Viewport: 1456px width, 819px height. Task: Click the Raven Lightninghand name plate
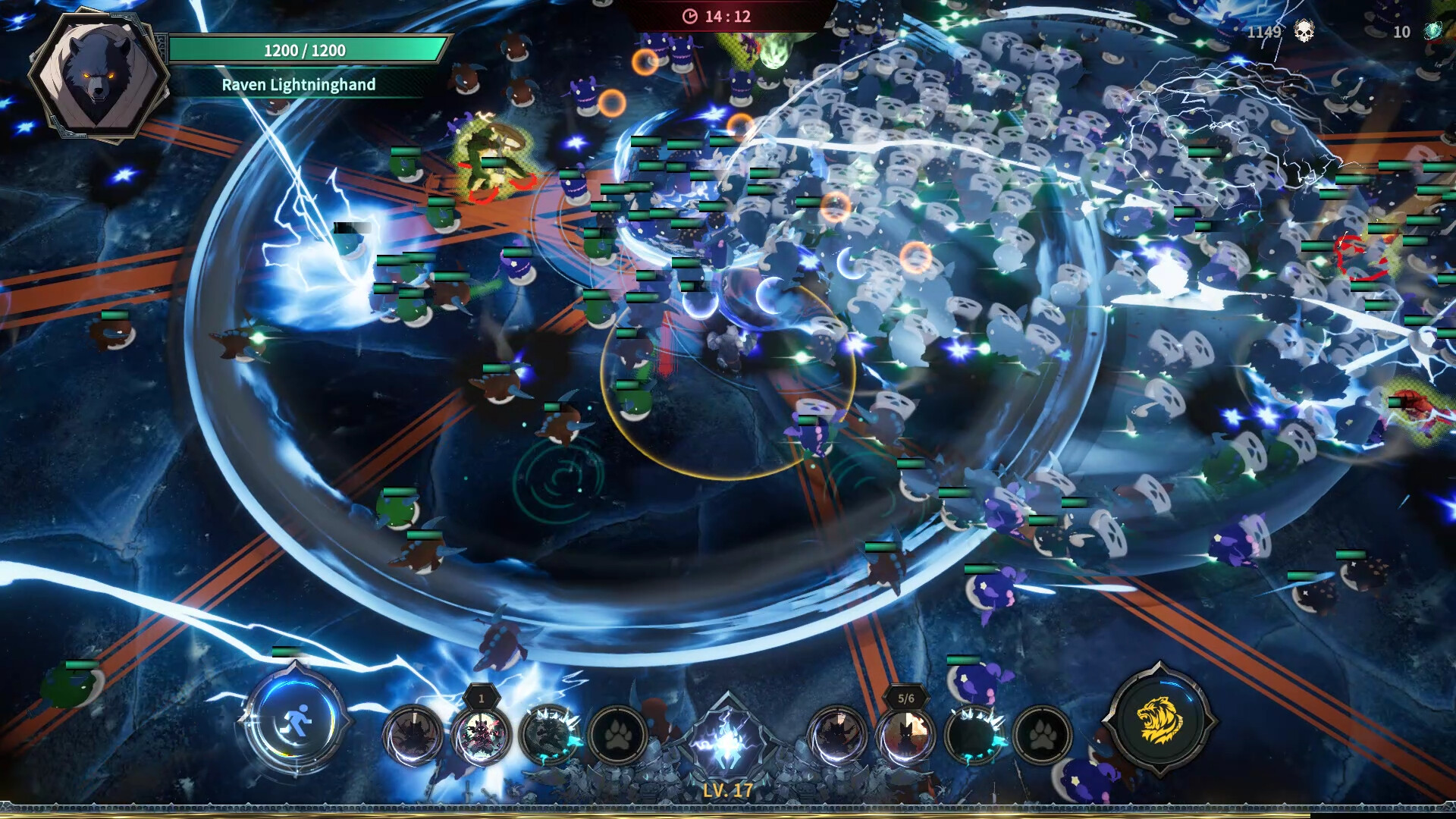(x=300, y=86)
